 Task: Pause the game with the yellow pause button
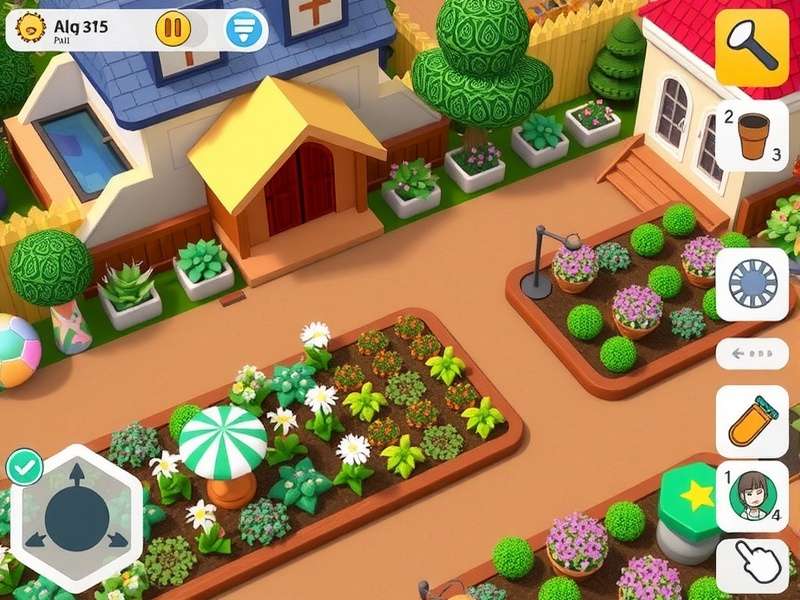click(172, 29)
